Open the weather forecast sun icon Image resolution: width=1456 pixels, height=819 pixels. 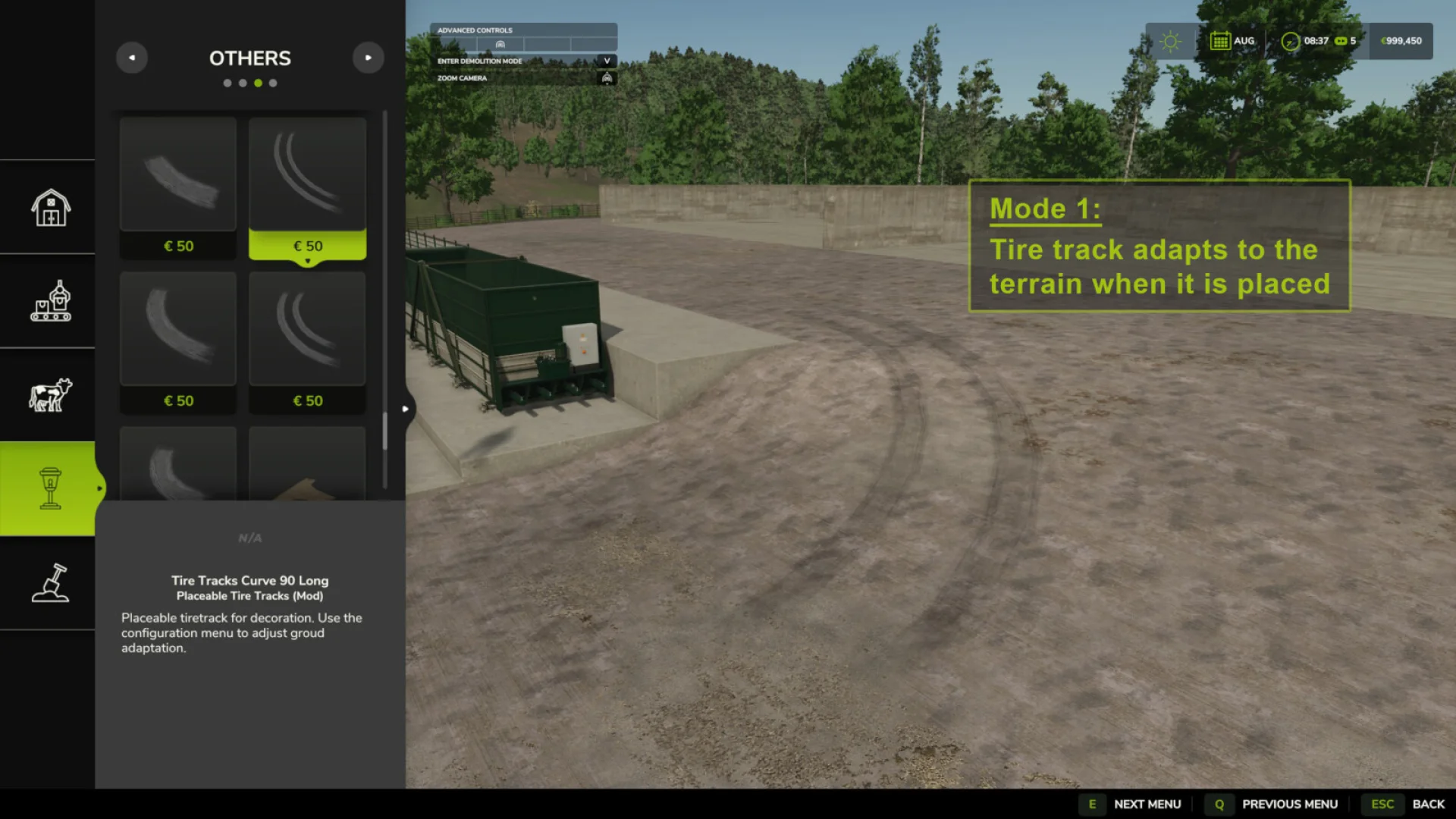[x=1169, y=40]
